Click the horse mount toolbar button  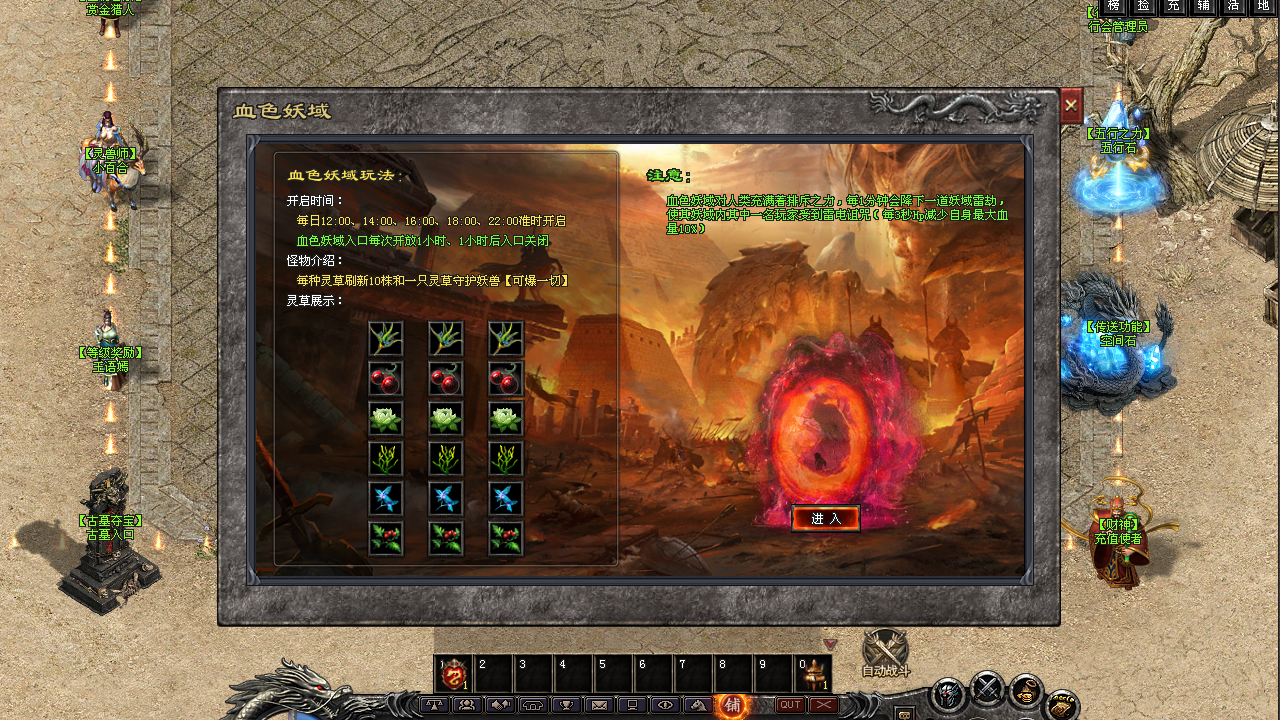point(698,705)
